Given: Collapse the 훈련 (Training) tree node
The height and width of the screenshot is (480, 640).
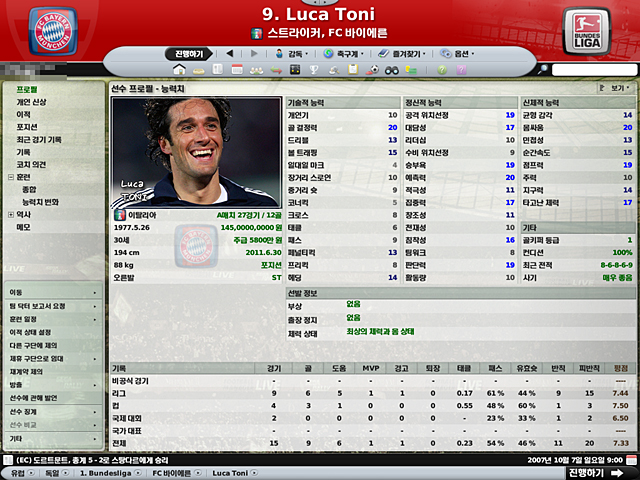Looking at the screenshot, I should tap(11, 176).
